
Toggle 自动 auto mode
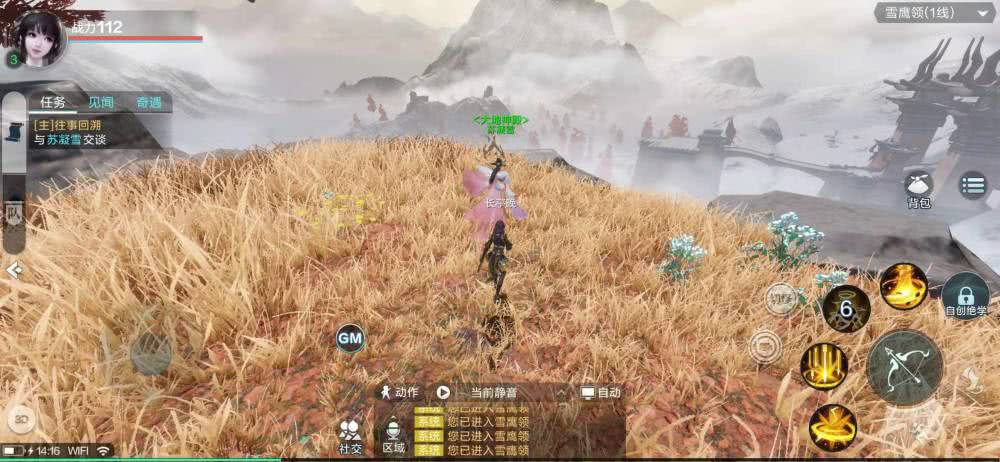pyautogui.click(x=602, y=393)
